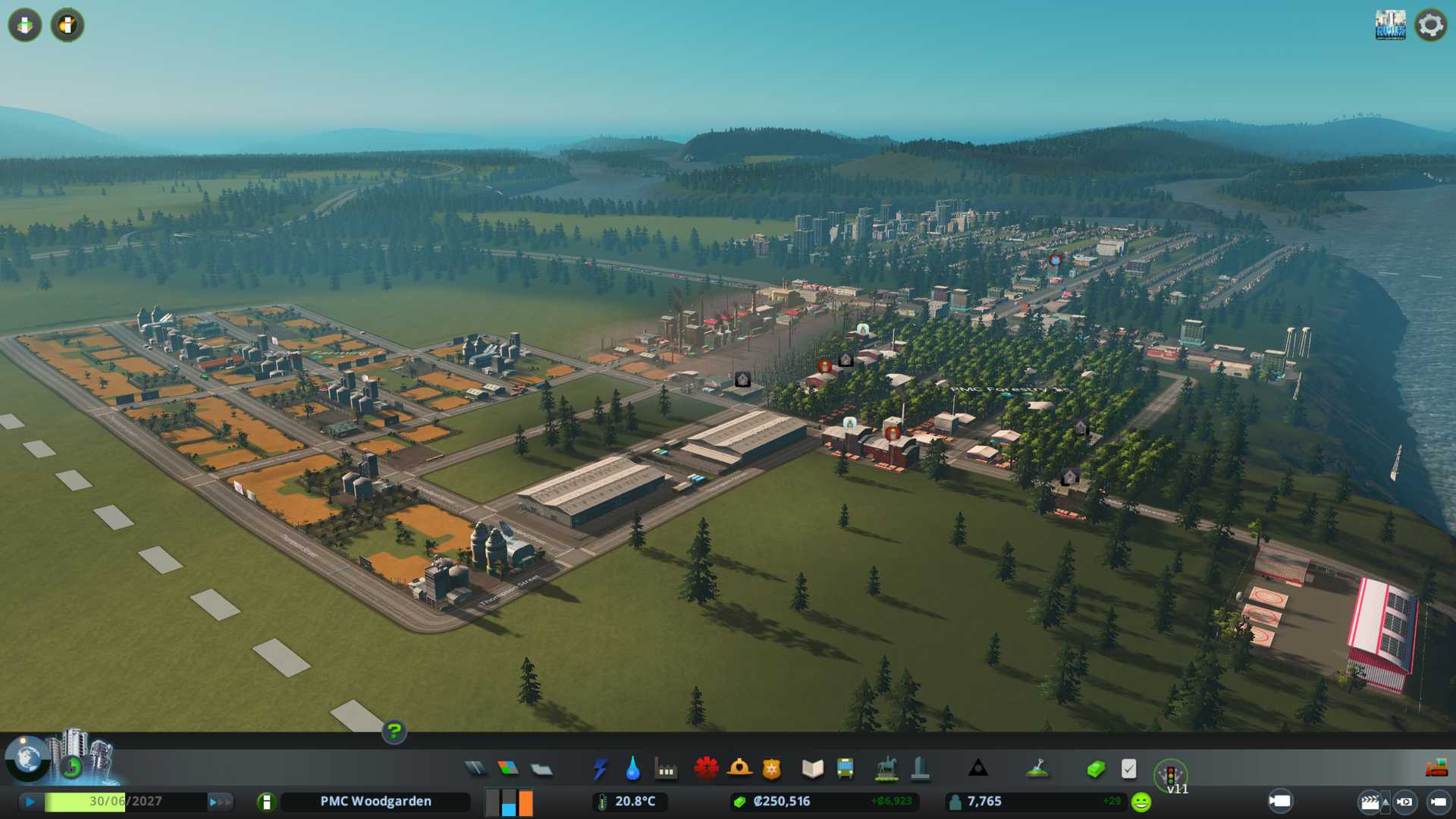
Task: Open the settings gear menu
Action: (x=1430, y=25)
